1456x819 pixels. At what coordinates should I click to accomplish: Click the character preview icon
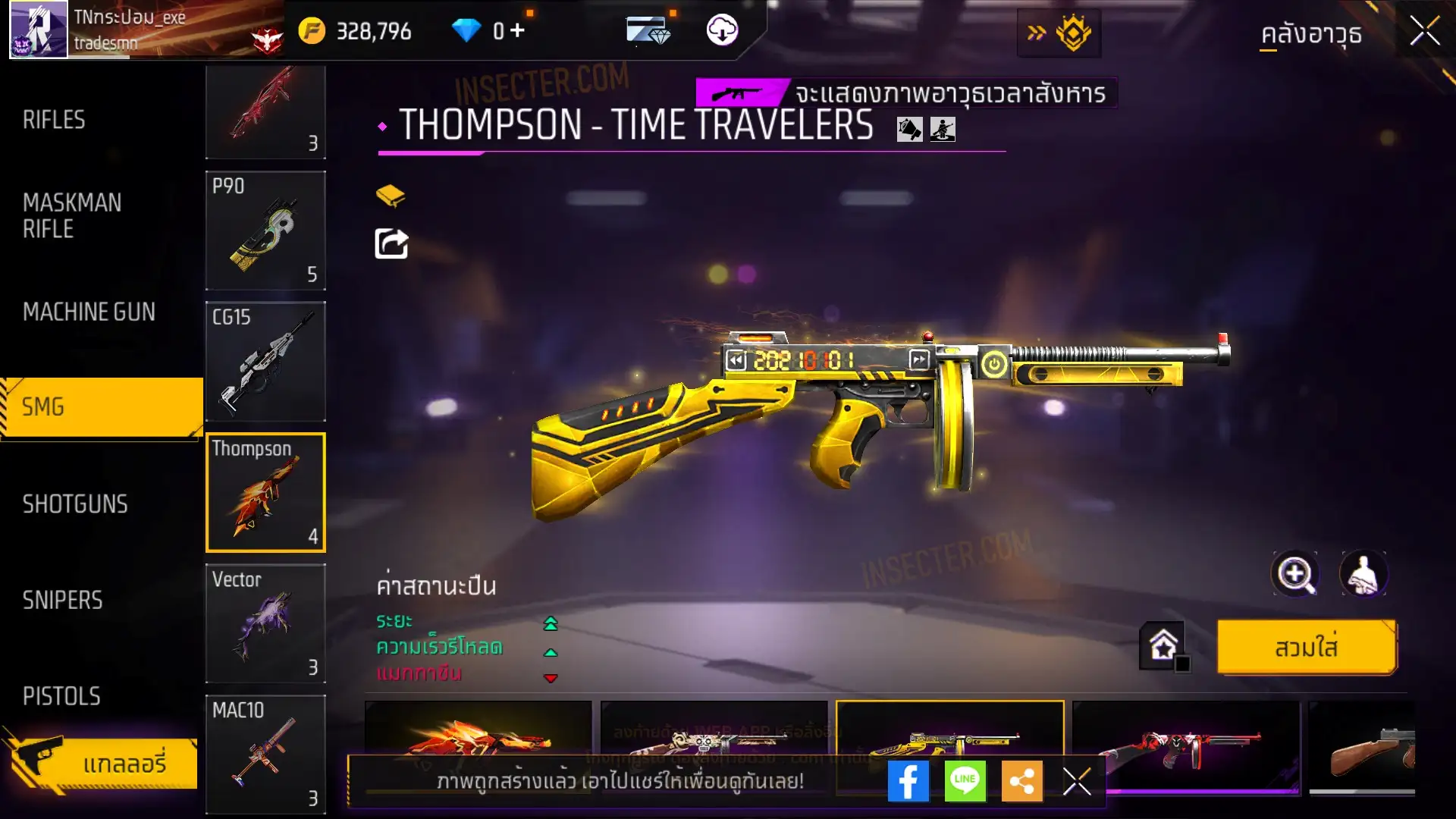point(1363,574)
